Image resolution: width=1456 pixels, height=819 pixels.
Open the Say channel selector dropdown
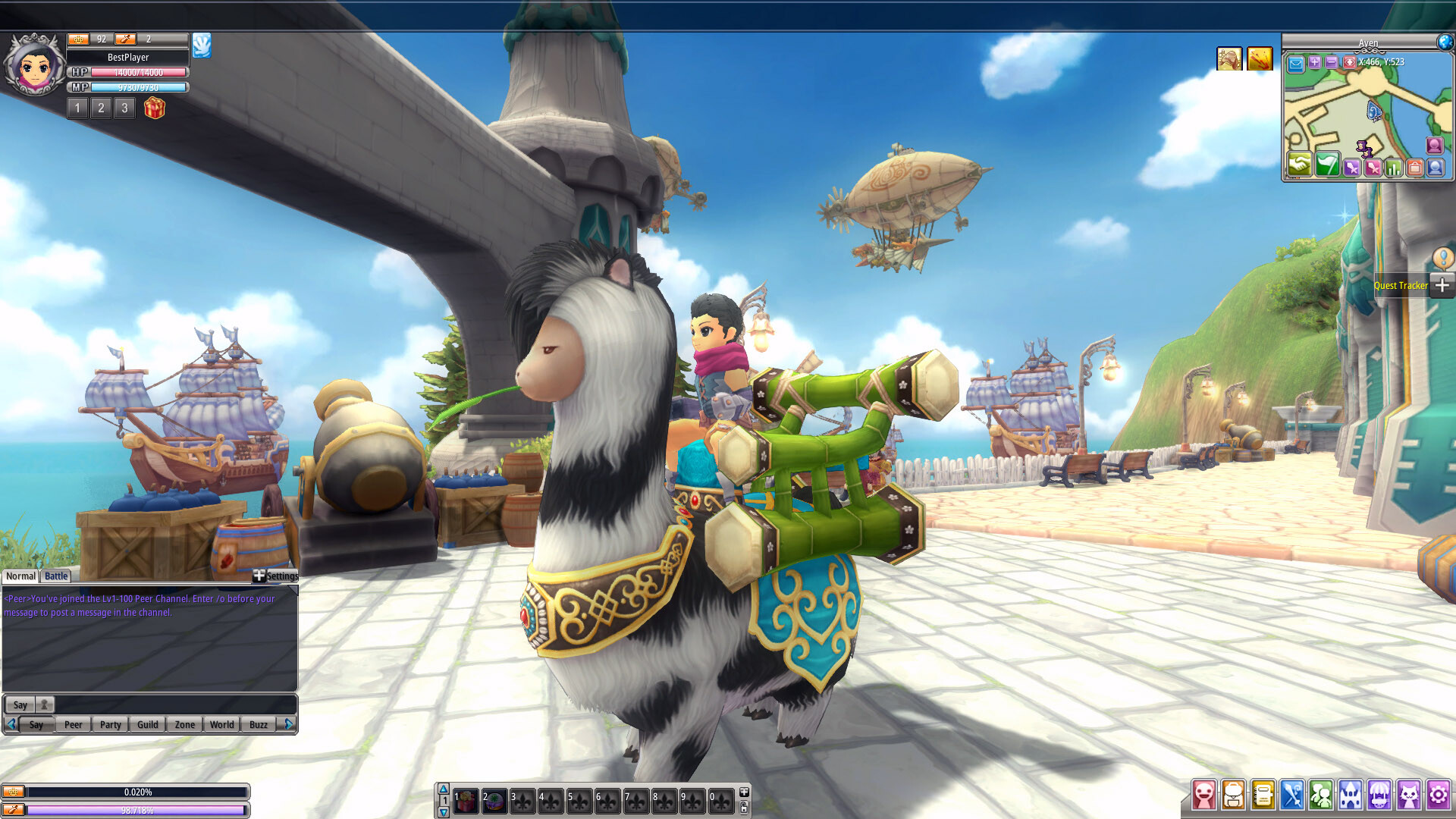[20, 704]
